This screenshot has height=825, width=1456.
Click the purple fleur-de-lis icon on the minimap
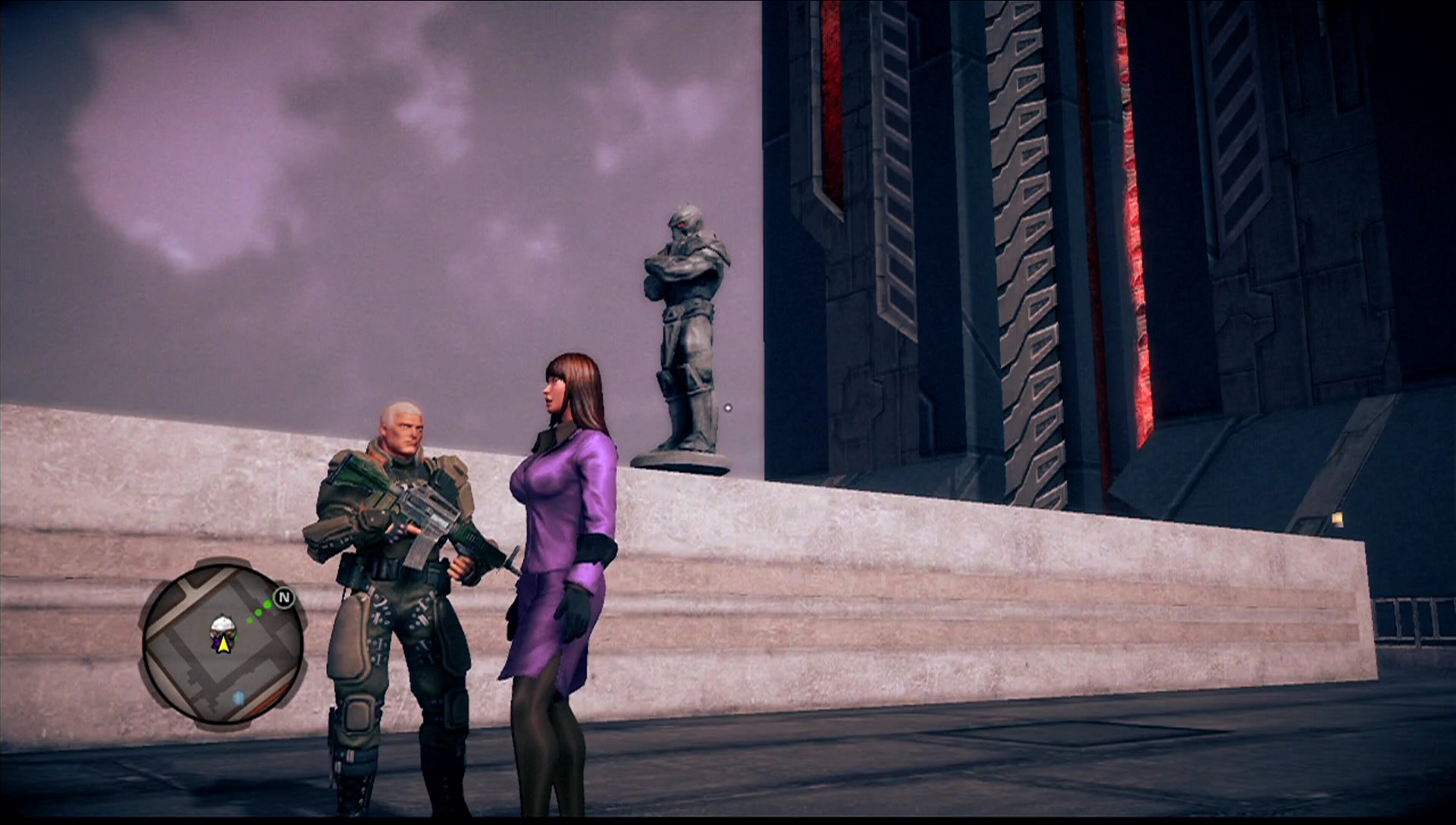[217, 643]
